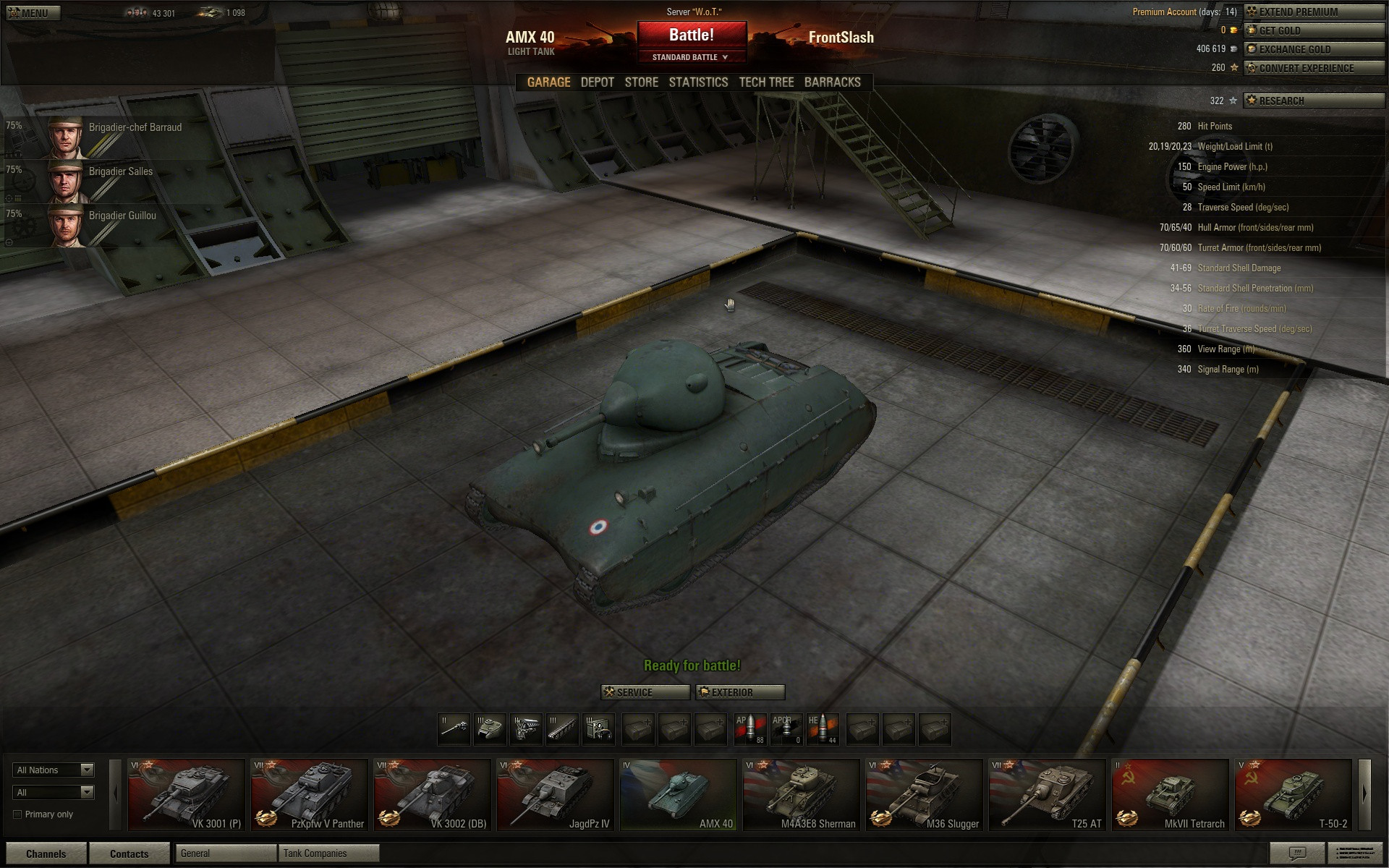1389x868 pixels.
Task: Open the Contacts panel
Action: pos(129,854)
